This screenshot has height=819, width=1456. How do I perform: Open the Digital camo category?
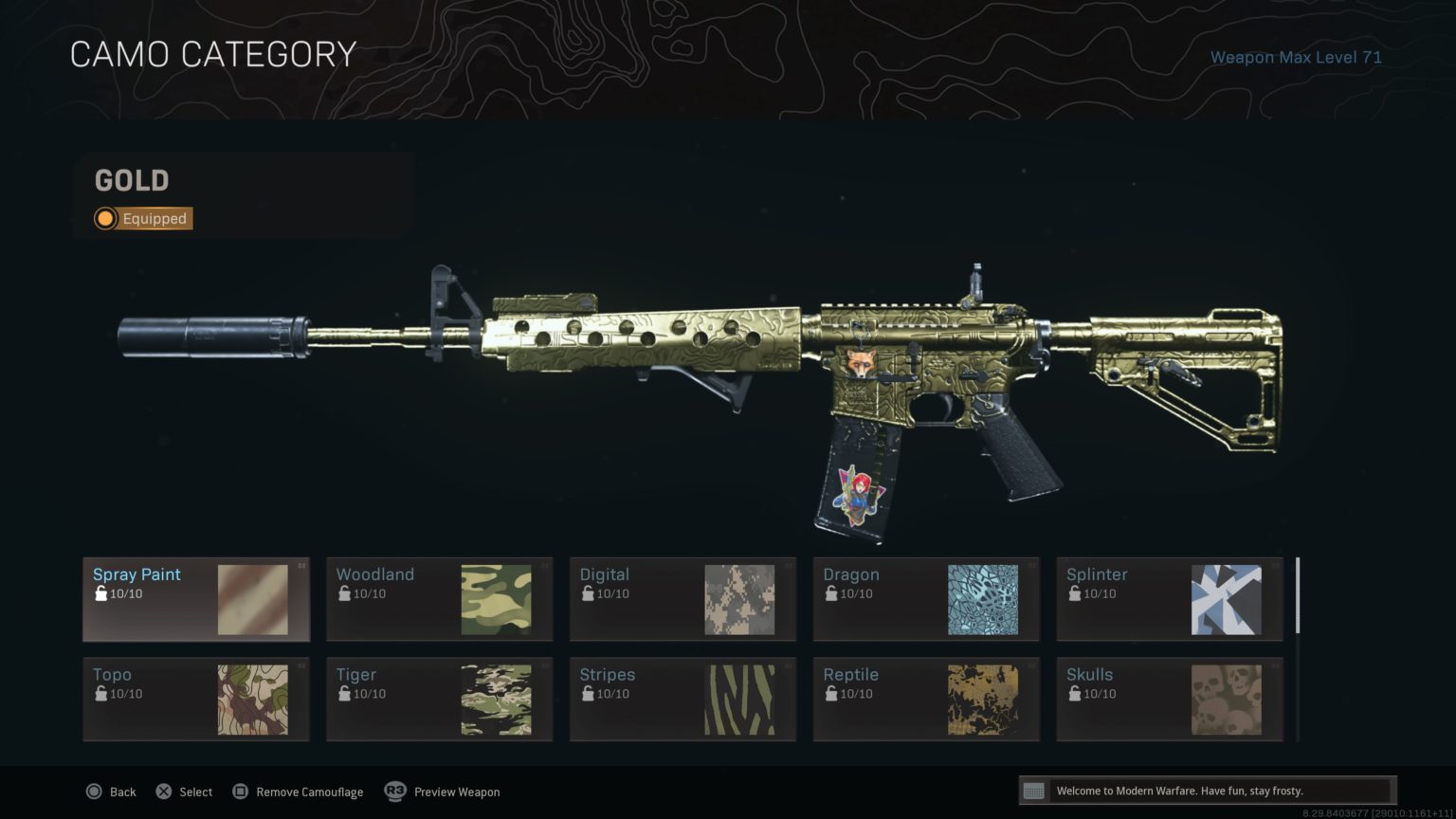(682, 599)
